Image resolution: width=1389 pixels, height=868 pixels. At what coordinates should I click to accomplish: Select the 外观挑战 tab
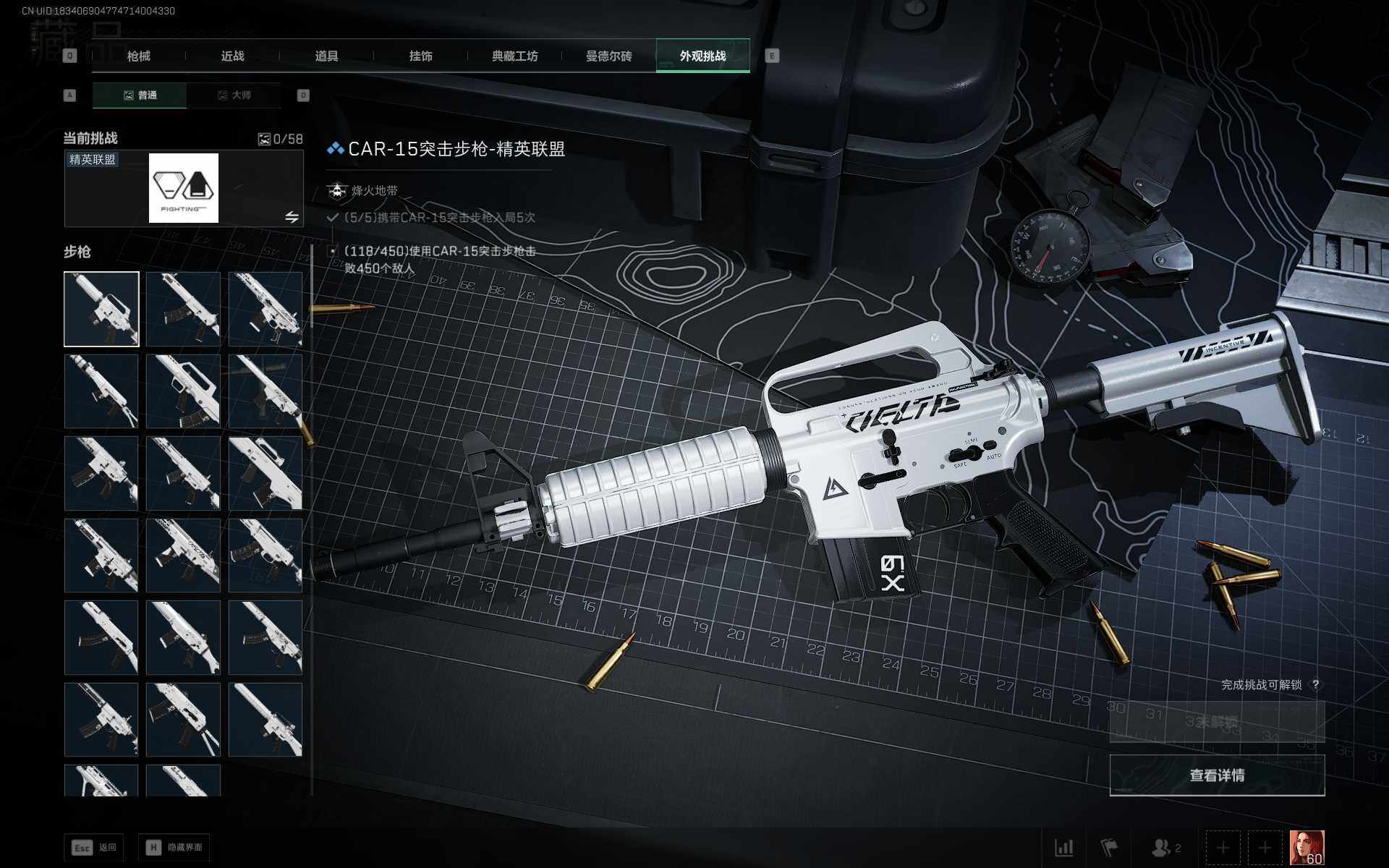702,56
